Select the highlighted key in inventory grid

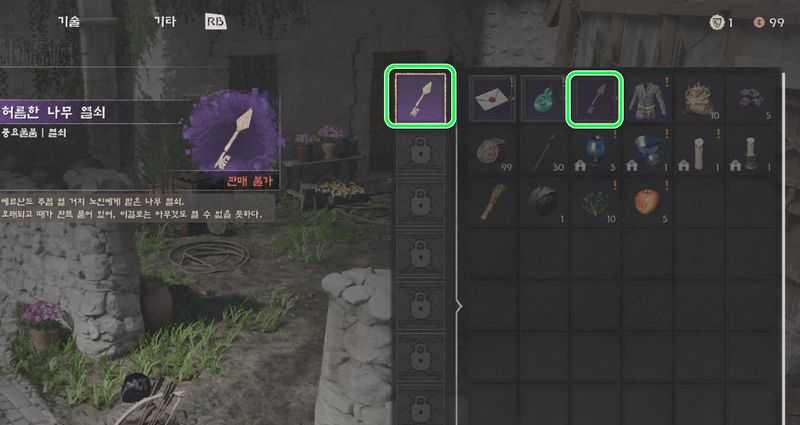coord(597,99)
